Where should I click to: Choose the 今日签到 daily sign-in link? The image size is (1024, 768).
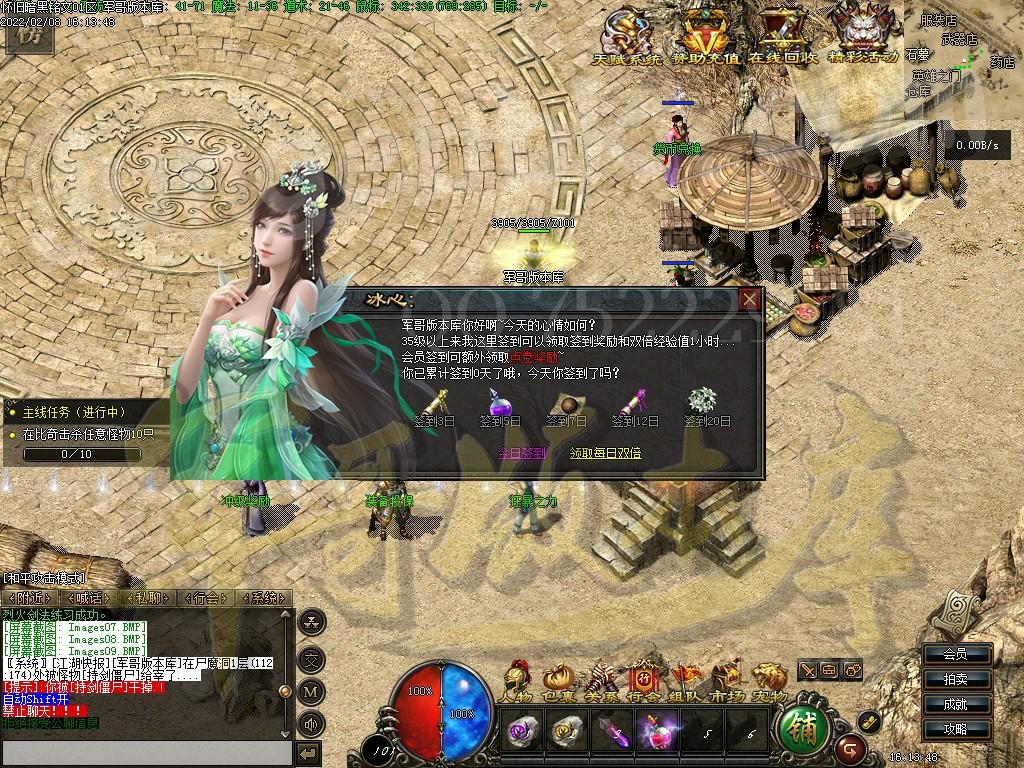522,453
